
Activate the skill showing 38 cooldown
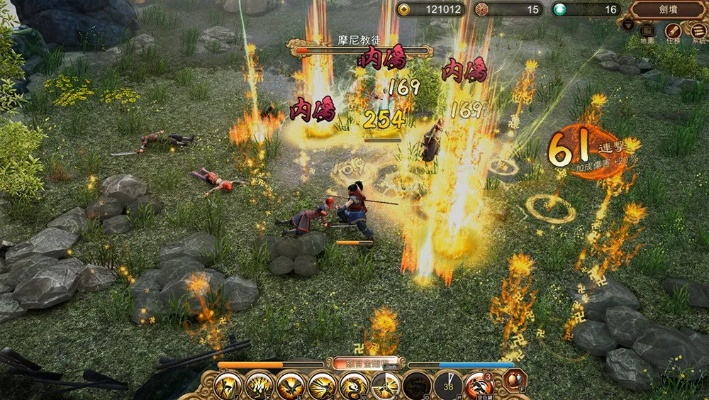coord(449,385)
